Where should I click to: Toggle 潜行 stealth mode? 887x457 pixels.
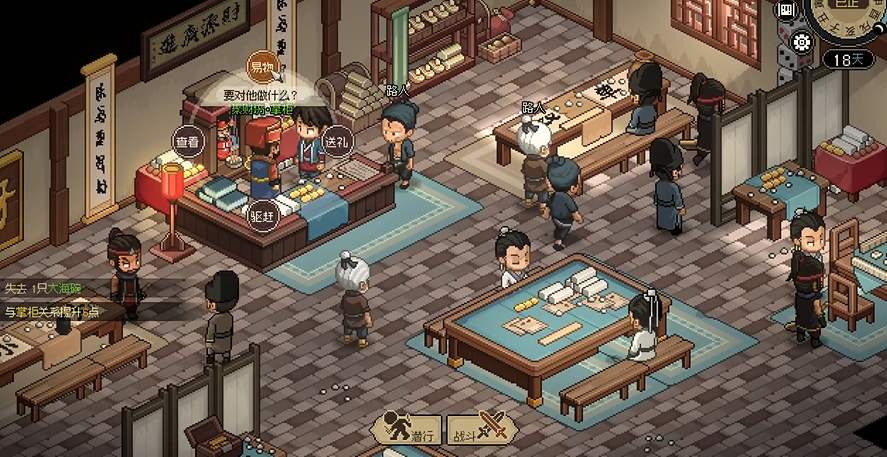407,427
